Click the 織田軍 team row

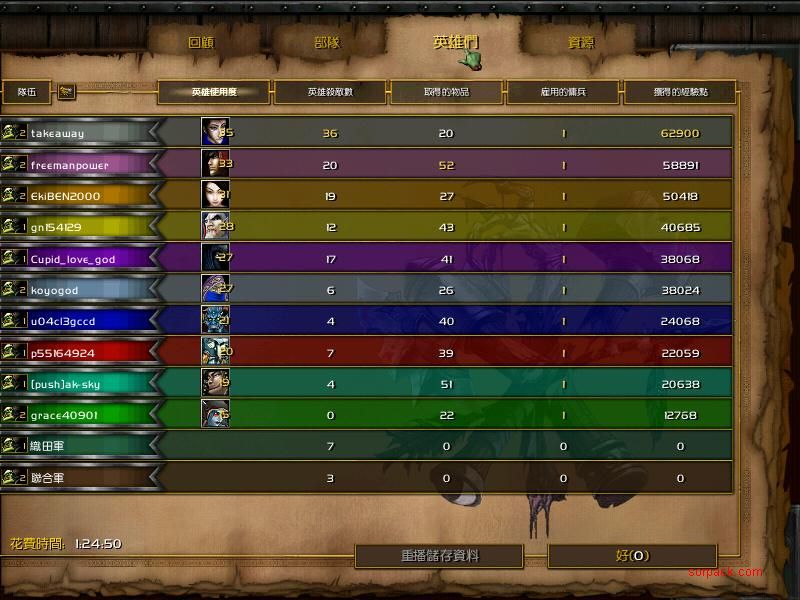click(x=48, y=446)
